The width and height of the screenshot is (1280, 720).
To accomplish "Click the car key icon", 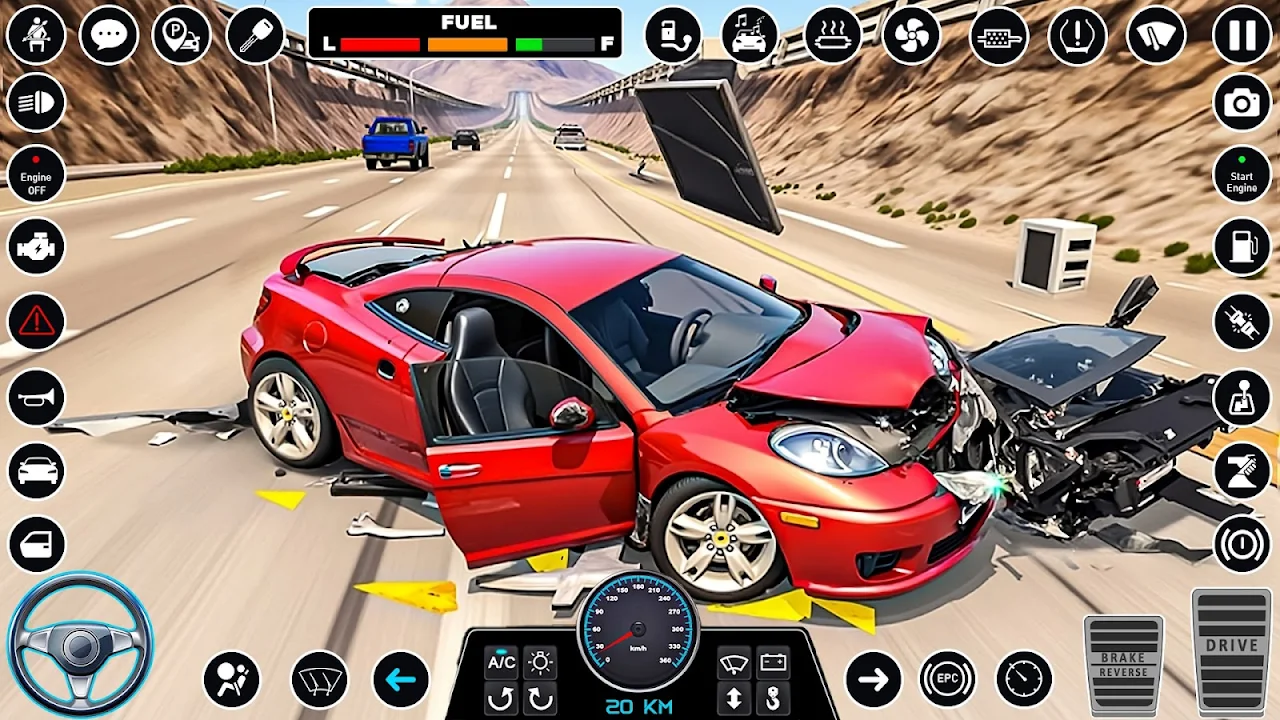I will [x=255, y=35].
